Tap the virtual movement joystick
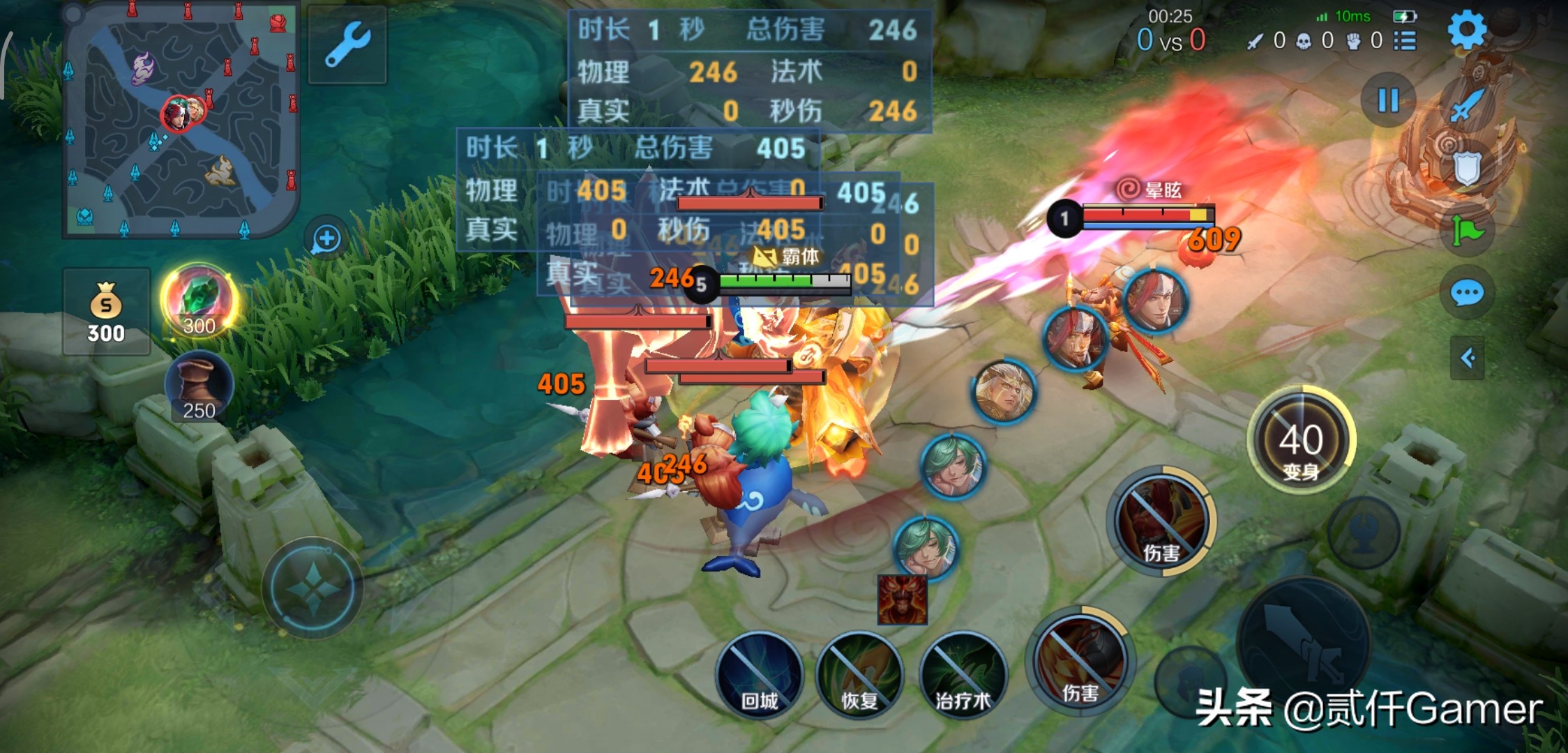The image size is (1568, 753). click(312, 588)
